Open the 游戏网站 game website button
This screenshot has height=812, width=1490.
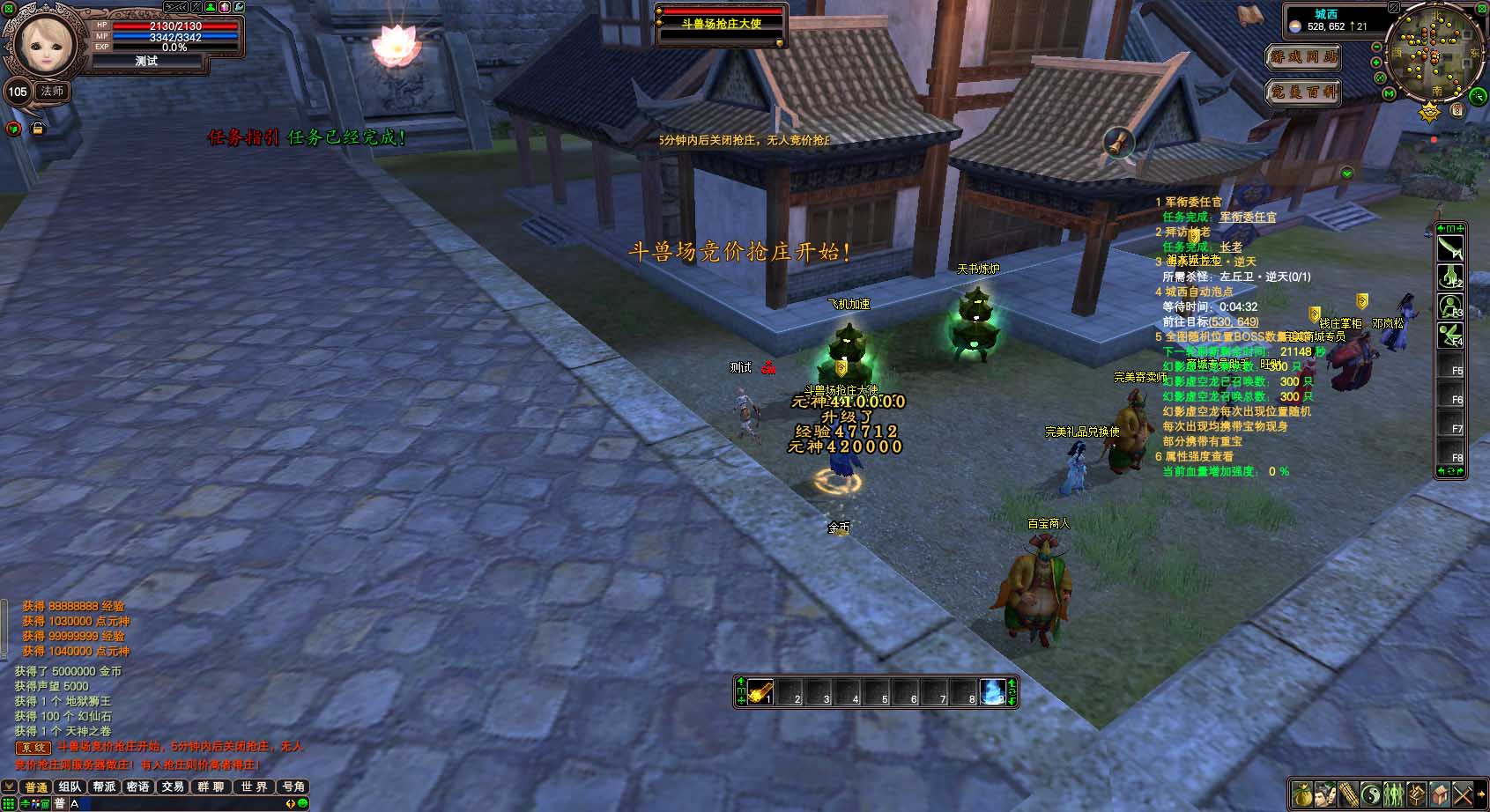click(x=1303, y=57)
